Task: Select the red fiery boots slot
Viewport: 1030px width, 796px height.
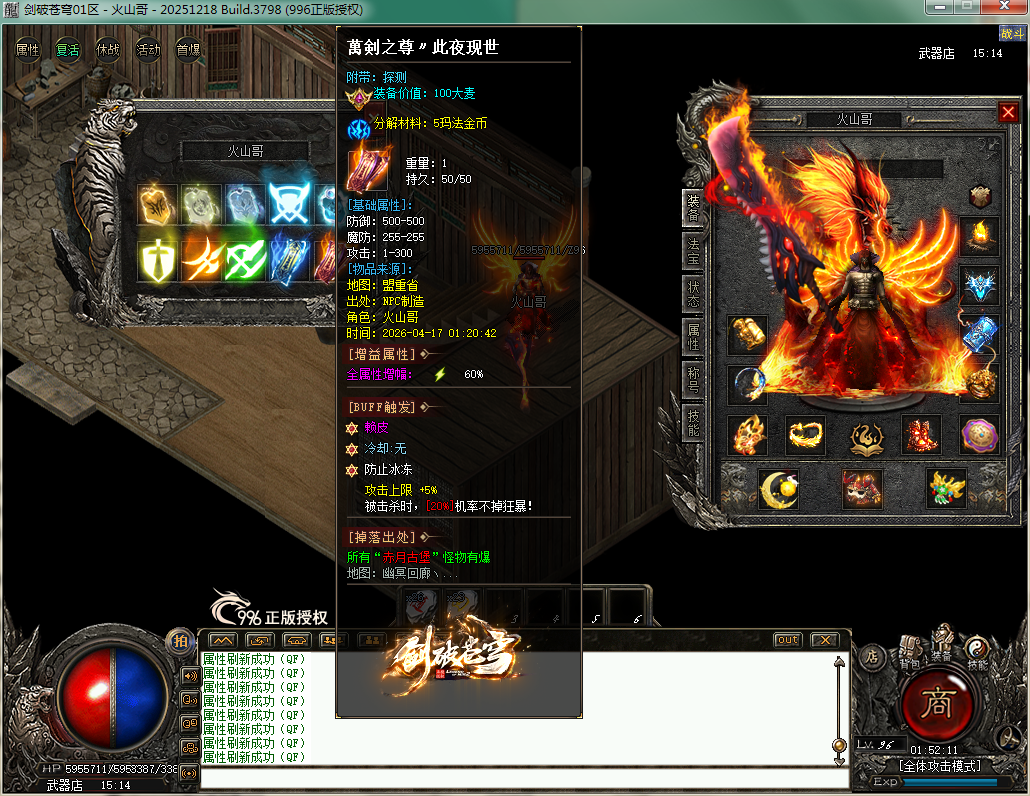Action: [x=922, y=435]
